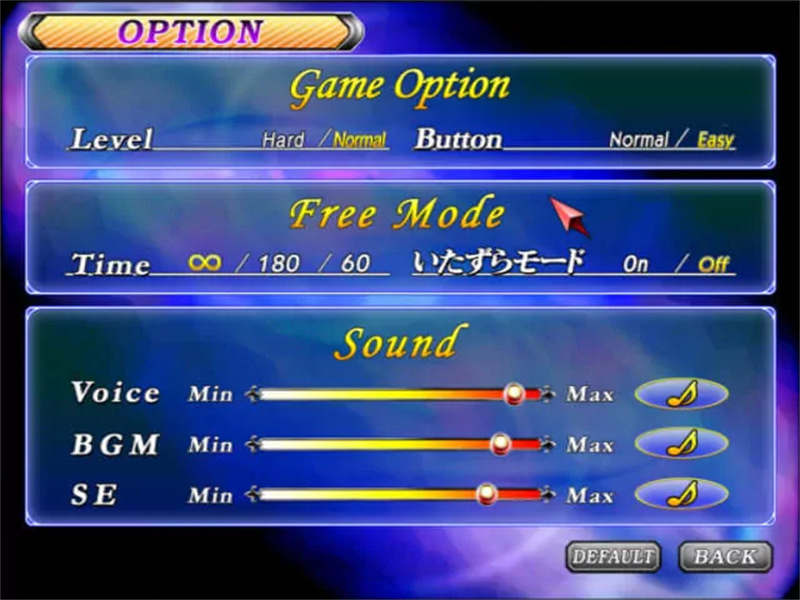The image size is (800, 600).
Task: Reset options with the DEFAULT button
Action: (x=613, y=556)
